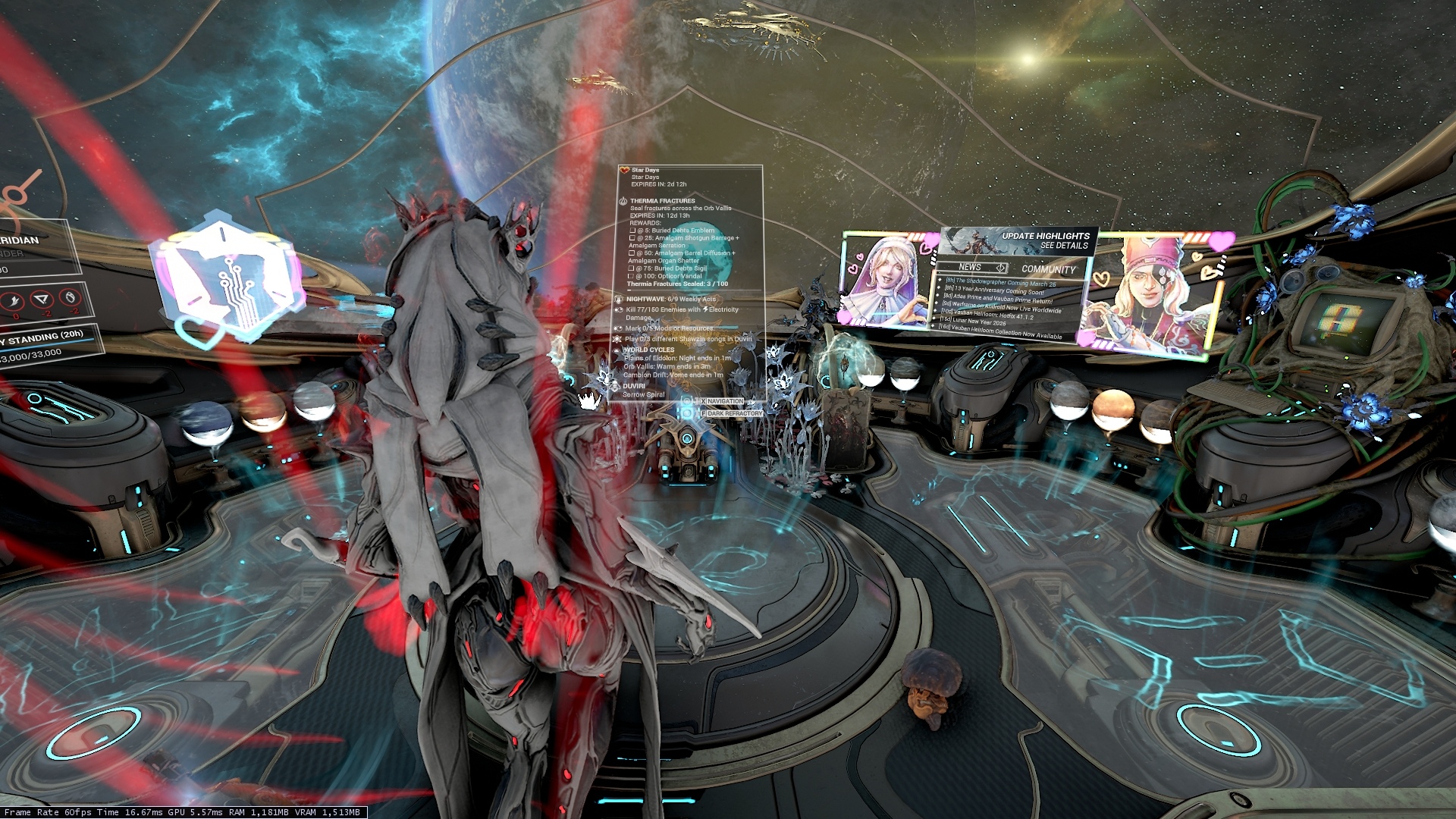Select the World Cycles section
Viewport: 1456px width, 819px height.
point(648,350)
